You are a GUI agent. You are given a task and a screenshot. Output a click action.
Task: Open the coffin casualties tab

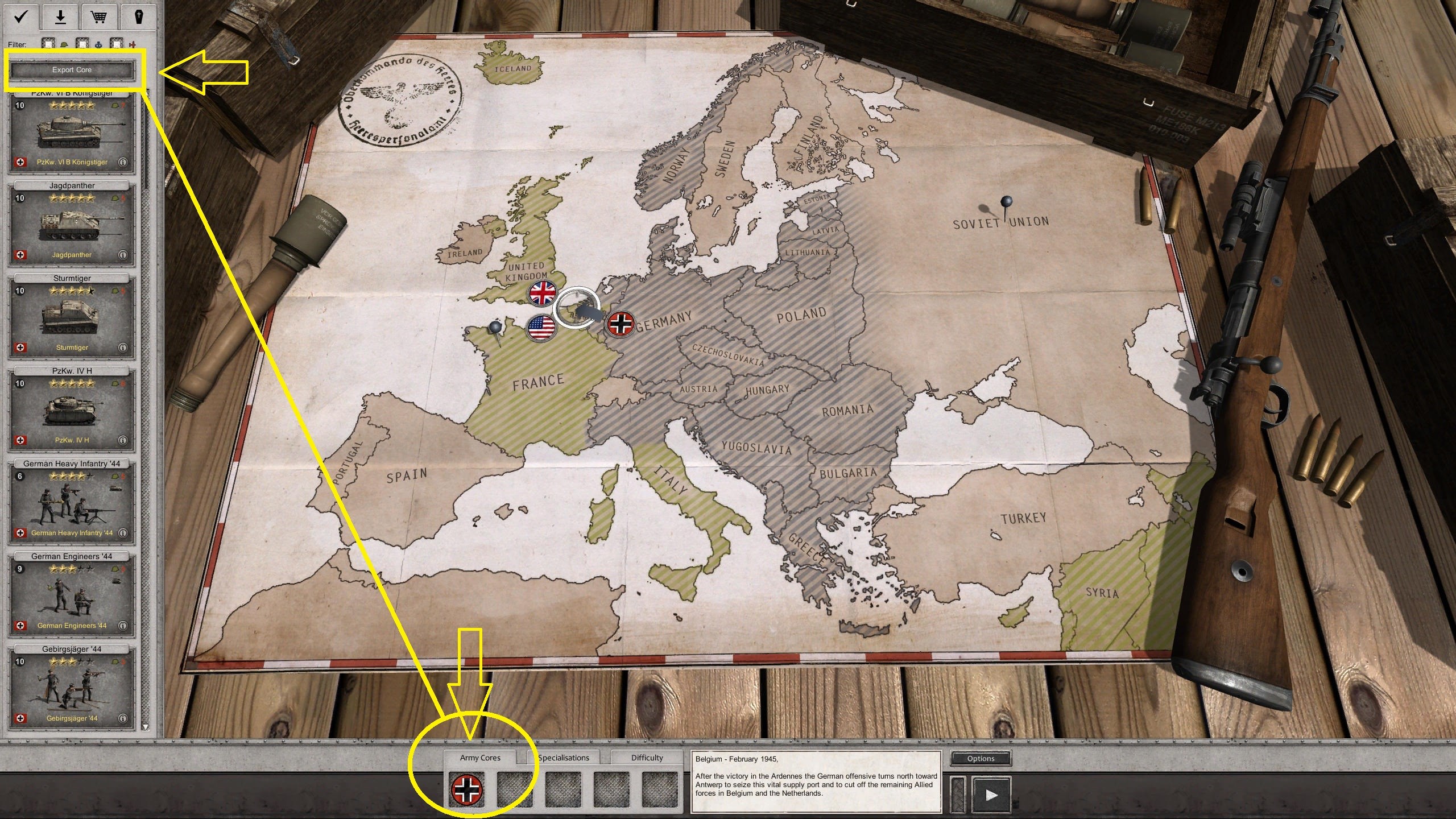tap(137, 16)
